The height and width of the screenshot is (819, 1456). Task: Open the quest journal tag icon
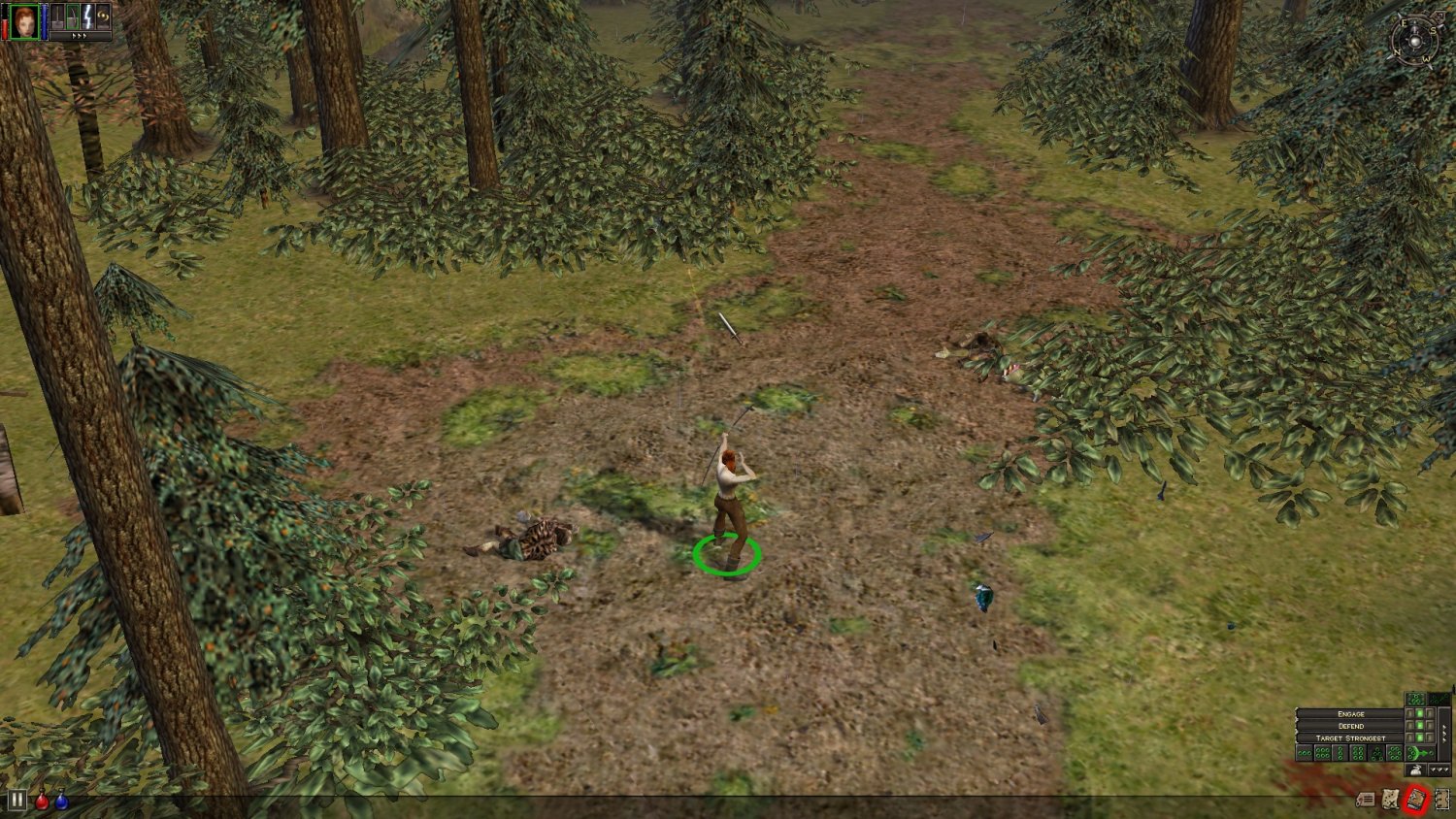pyautogui.click(x=1366, y=800)
